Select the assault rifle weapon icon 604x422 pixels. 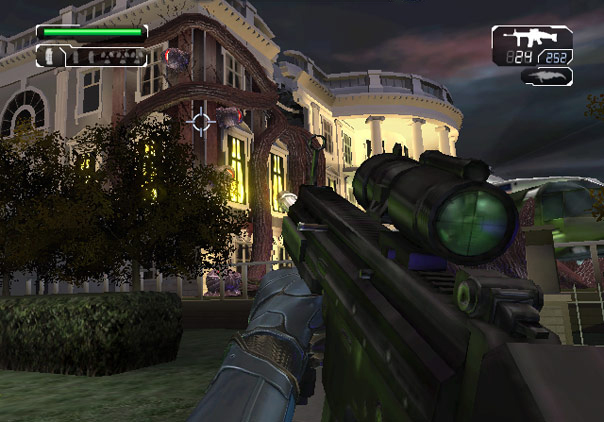[x=531, y=36]
